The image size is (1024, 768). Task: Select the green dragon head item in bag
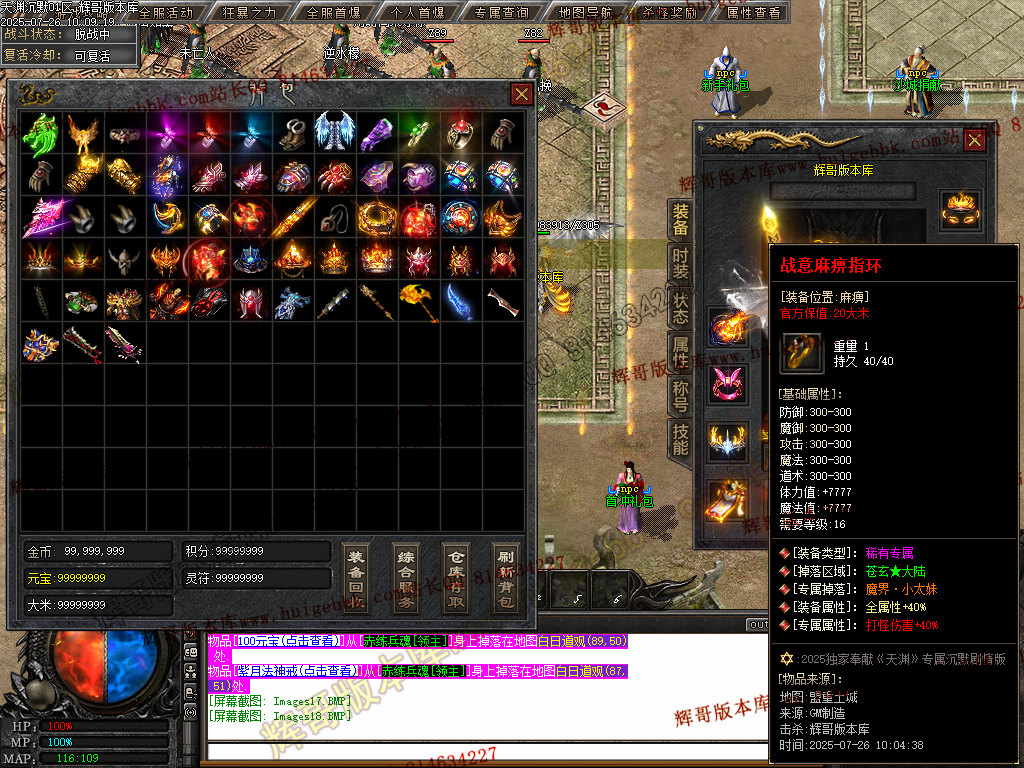click(41, 133)
